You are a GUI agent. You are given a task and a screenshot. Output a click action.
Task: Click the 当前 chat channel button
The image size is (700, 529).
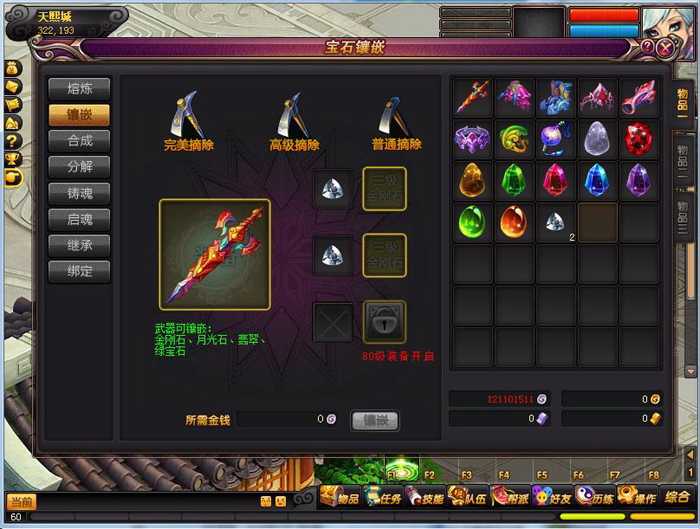[21, 501]
